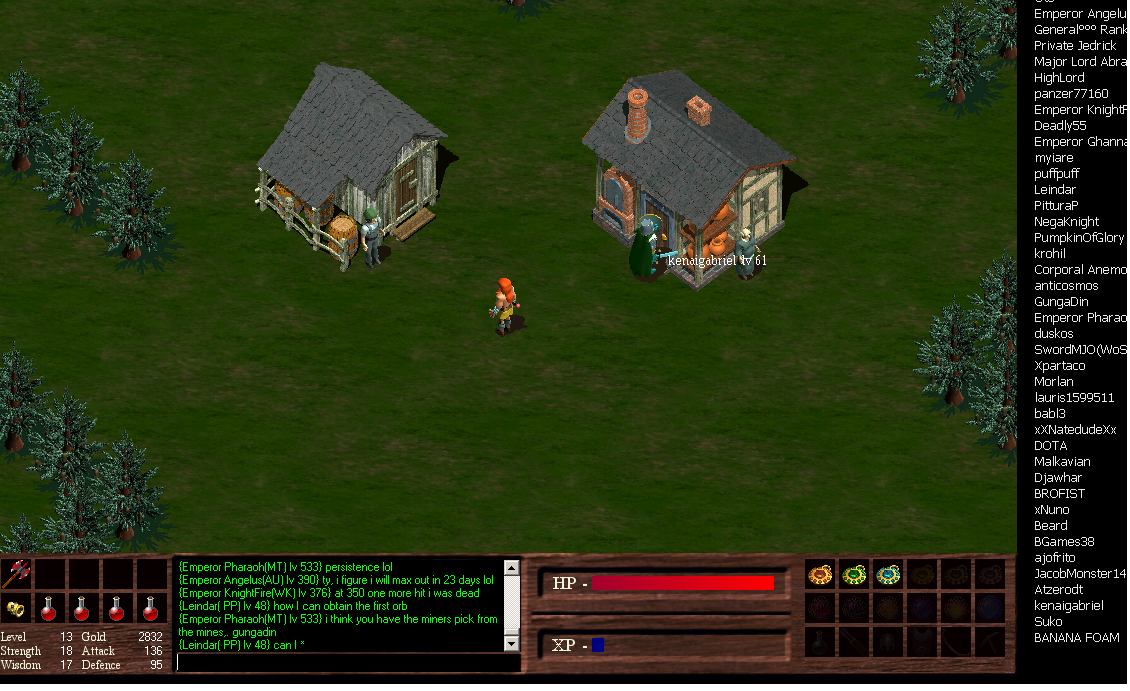This screenshot has height=691, width=1130.
Task: Select PumpkinOfGlory from the player list
Action: click(1079, 238)
